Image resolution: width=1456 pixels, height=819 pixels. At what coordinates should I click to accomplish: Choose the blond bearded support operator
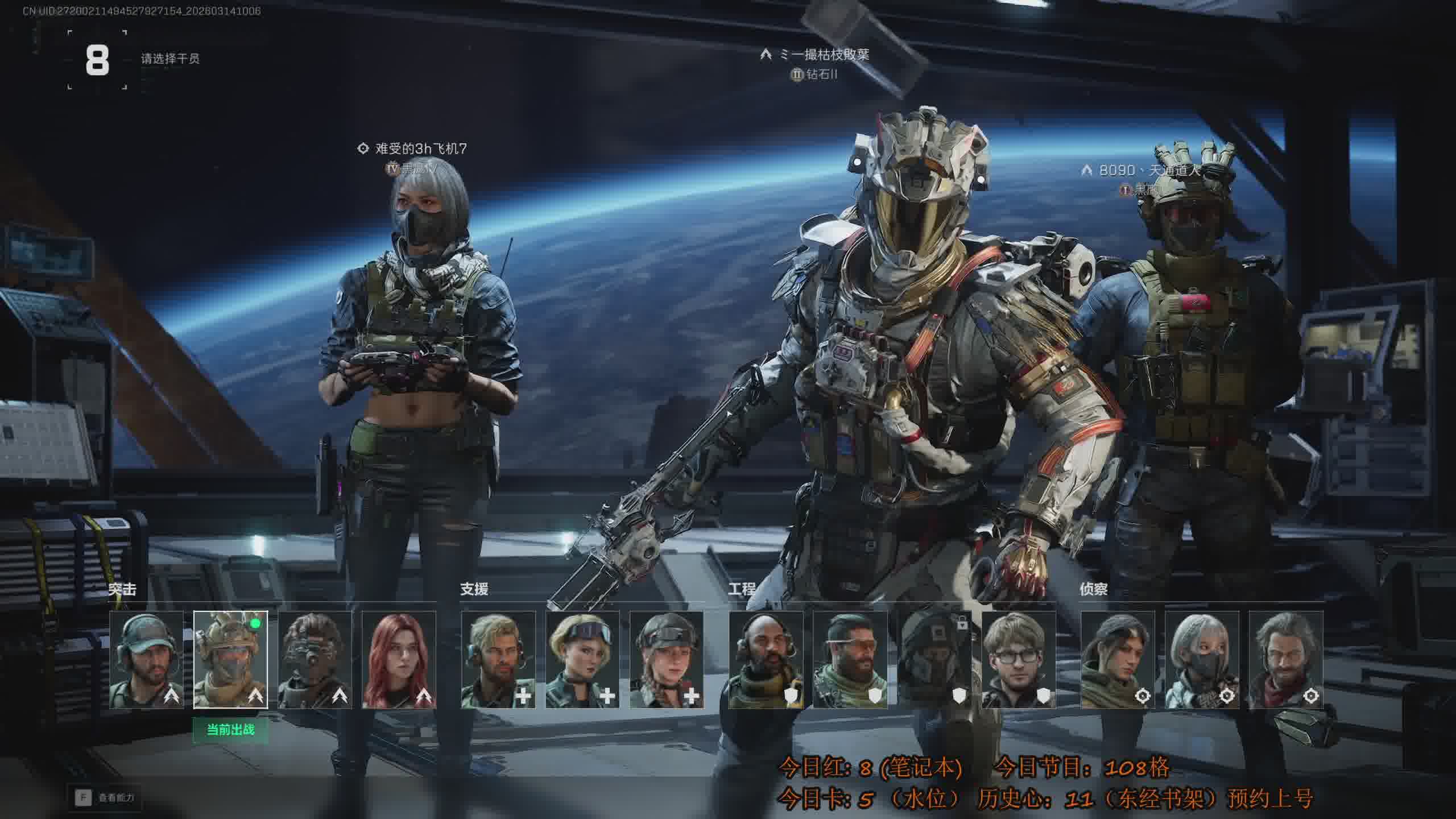(498, 660)
